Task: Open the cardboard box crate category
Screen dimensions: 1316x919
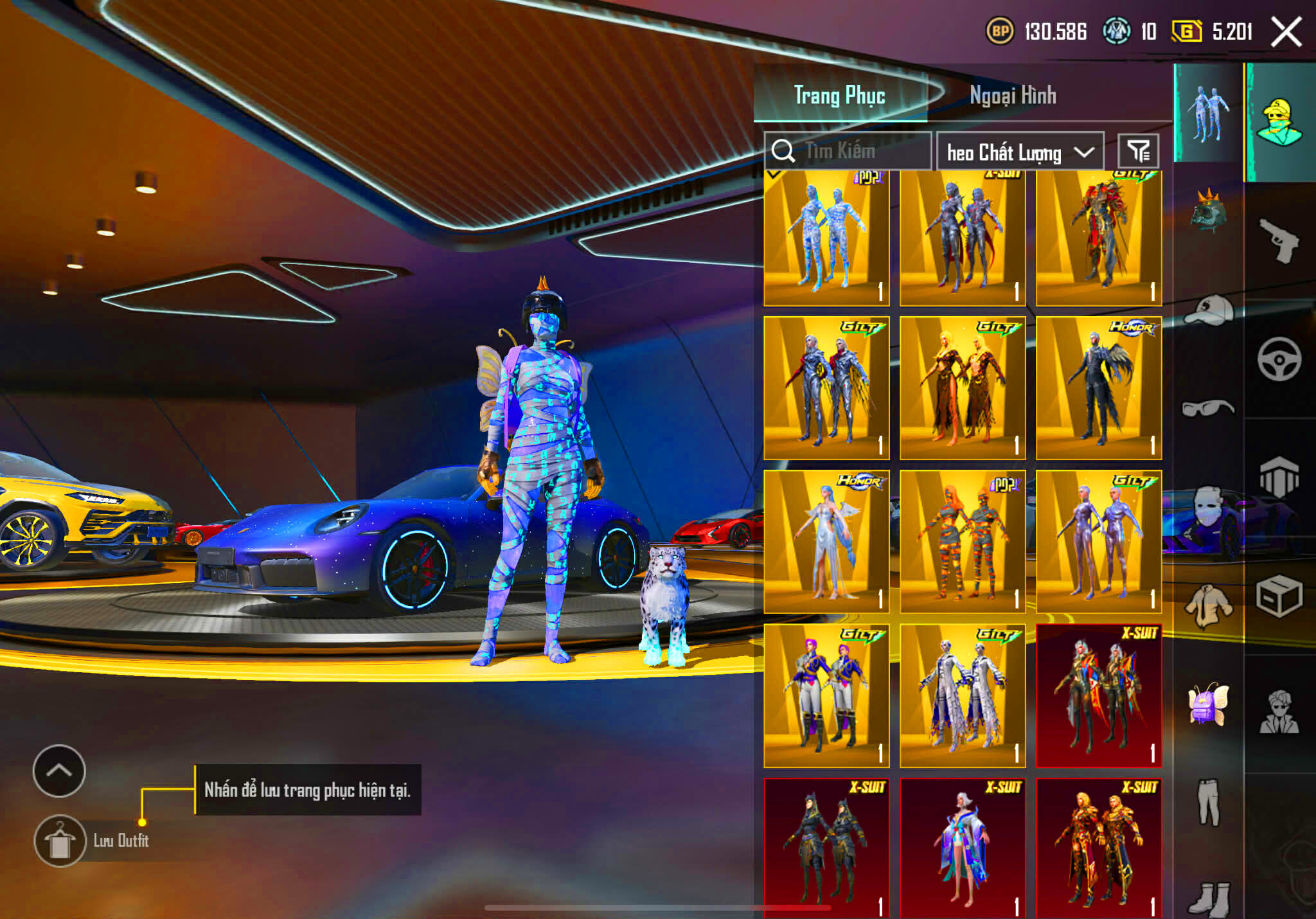Action: [1279, 596]
